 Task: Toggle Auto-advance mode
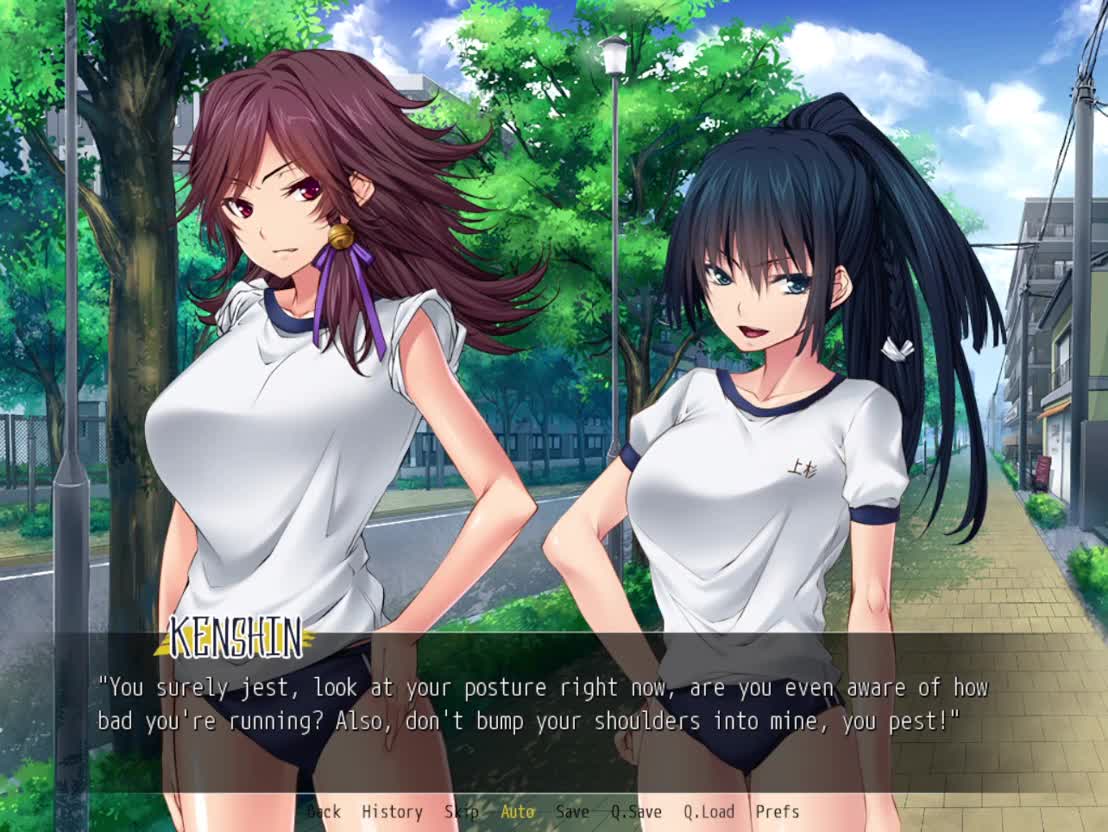tap(517, 812)
